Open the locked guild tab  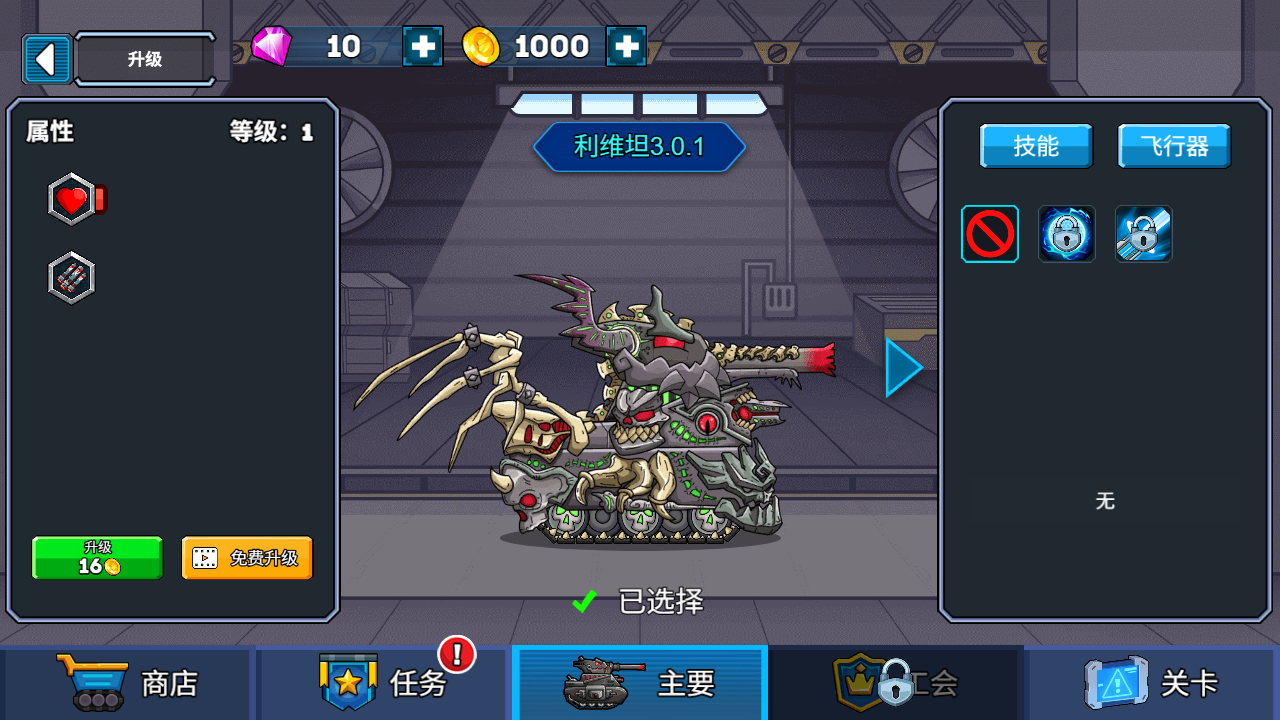pyautogui.click(x=896, y=683)
